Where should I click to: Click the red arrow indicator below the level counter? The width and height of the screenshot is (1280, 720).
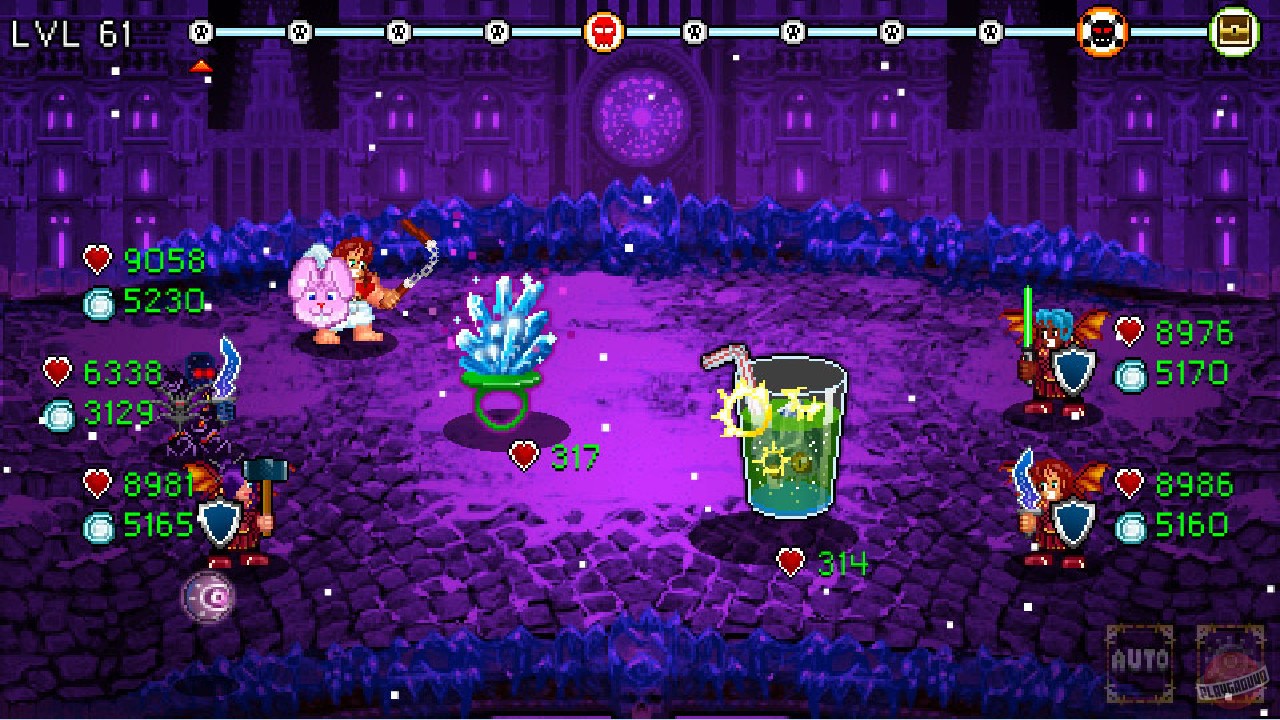[x=203, y=68]
